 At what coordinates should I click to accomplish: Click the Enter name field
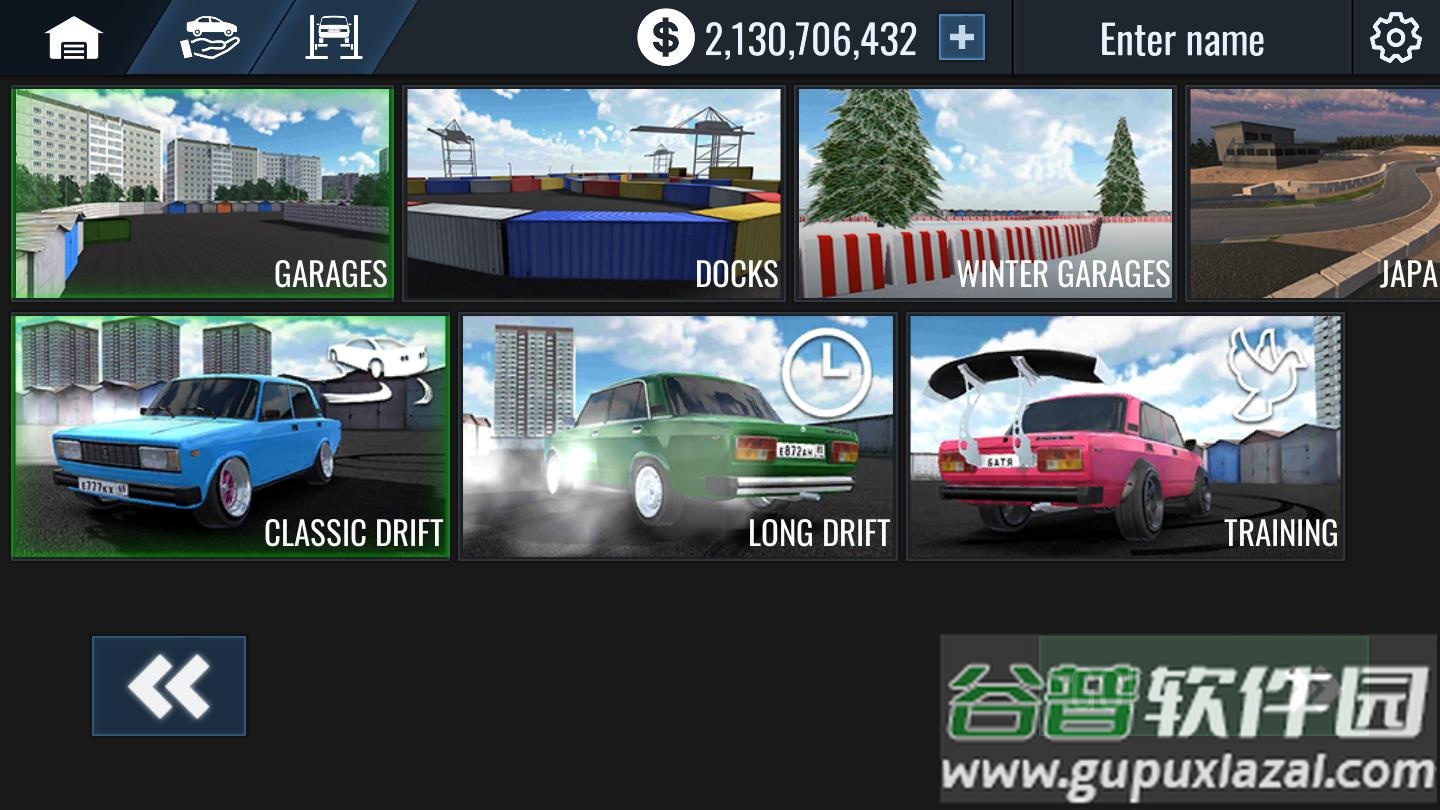(x=1181, y=40)
